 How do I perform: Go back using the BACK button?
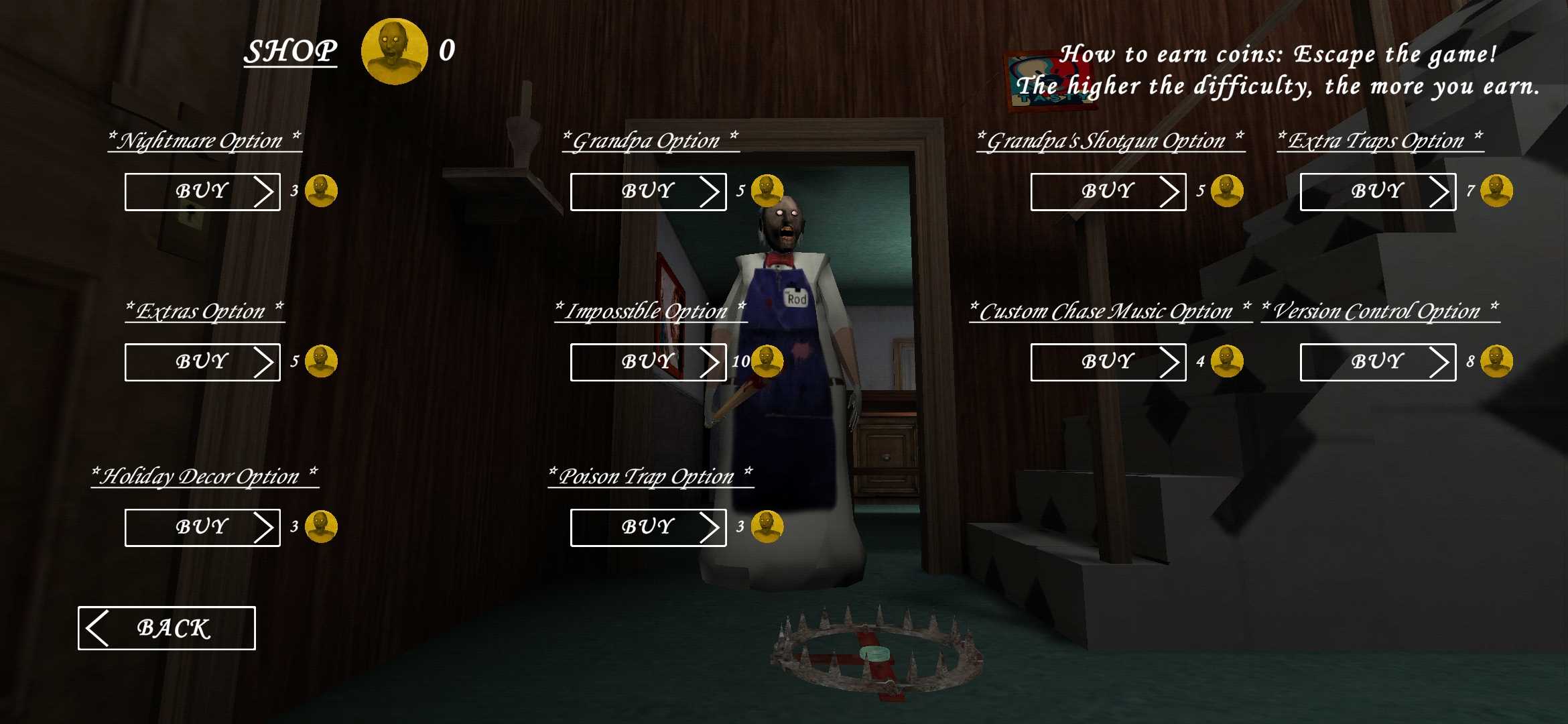pos(167,628)
